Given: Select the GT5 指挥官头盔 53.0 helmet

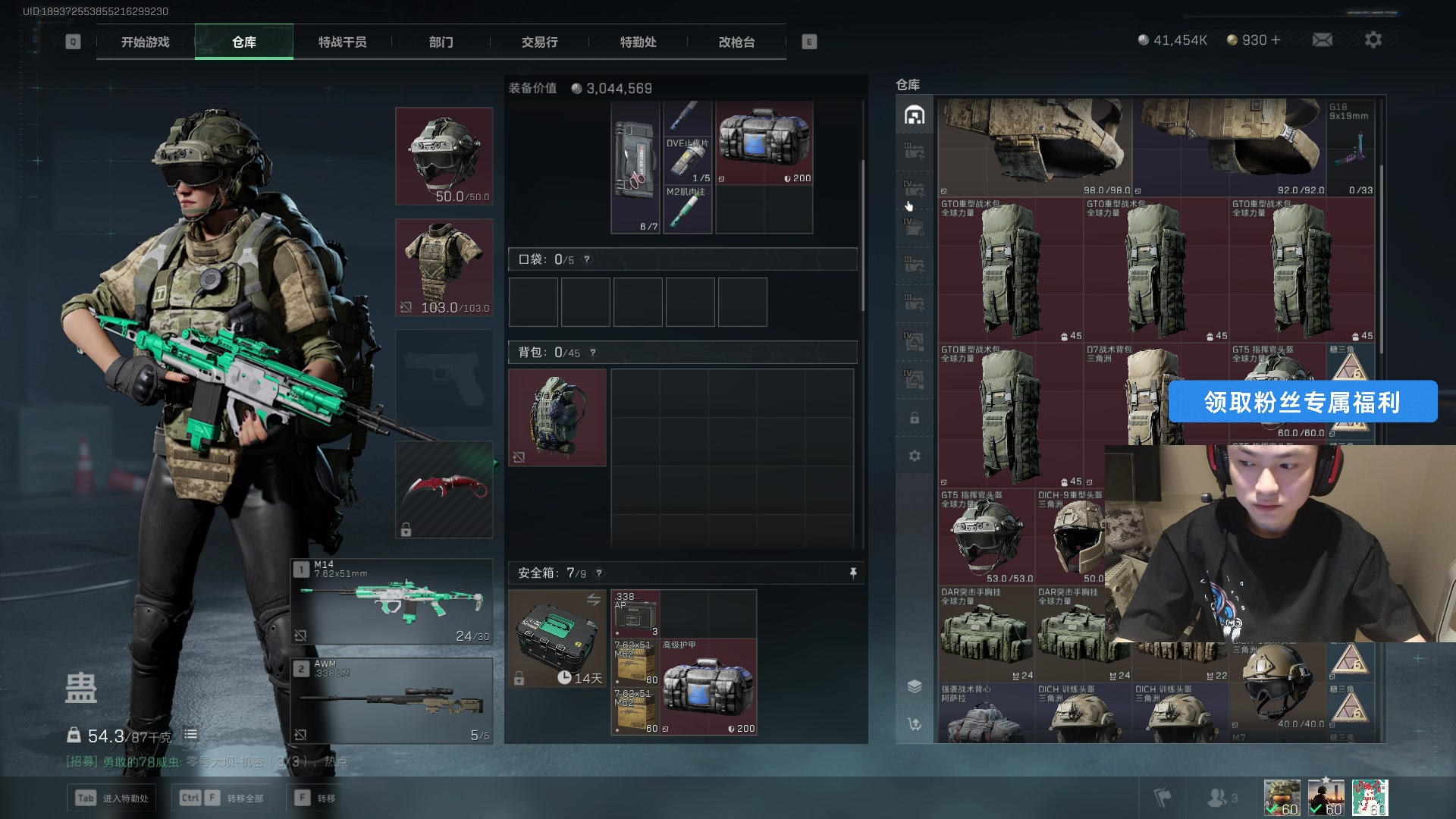Looking at the screenshot, I should pos(986,537).
